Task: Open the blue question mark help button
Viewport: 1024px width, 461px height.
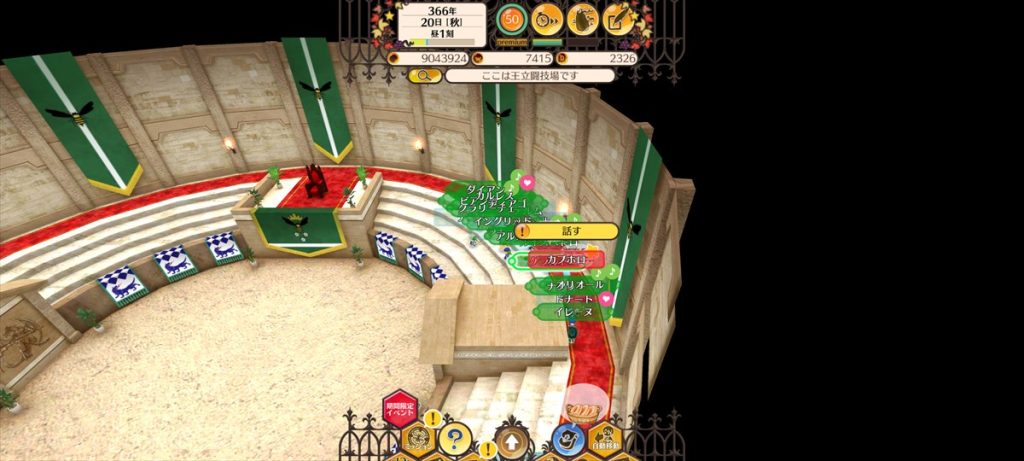Action: (x=455, y=438)
